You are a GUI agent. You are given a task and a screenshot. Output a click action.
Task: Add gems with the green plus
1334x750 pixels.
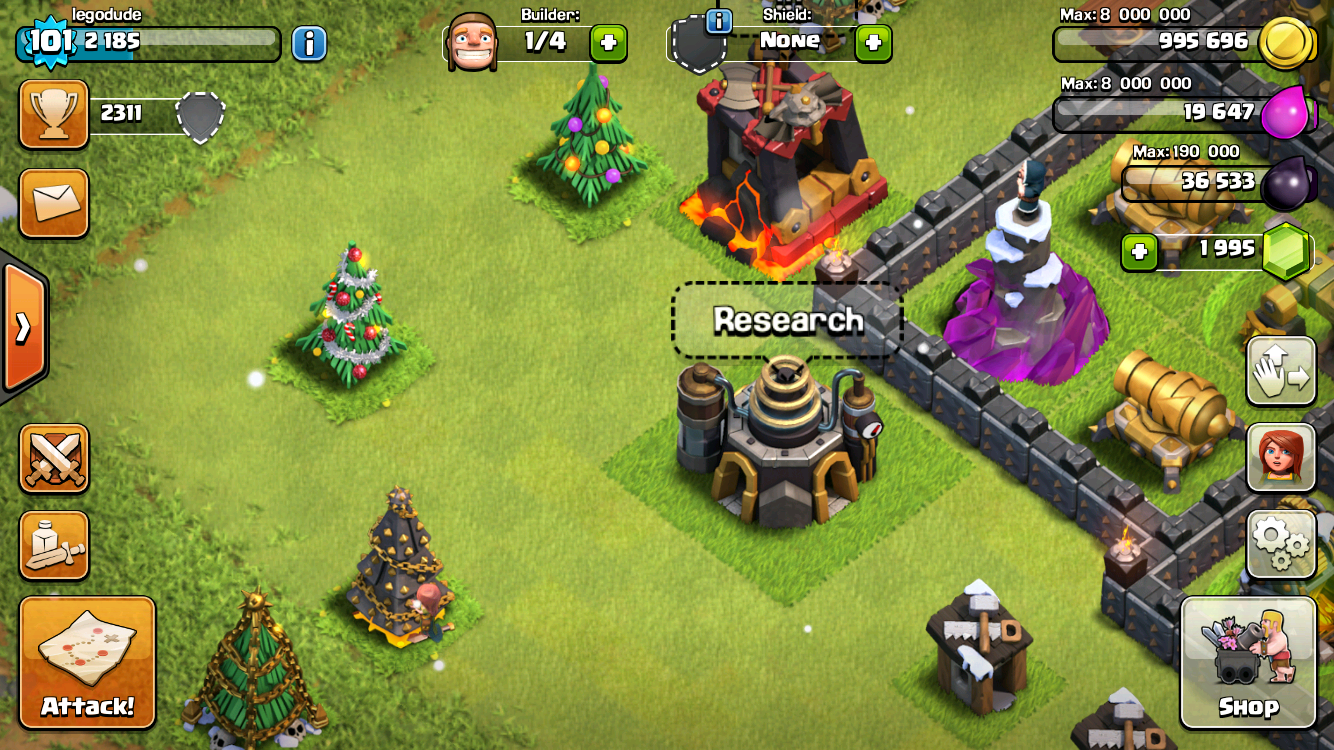1139,252
